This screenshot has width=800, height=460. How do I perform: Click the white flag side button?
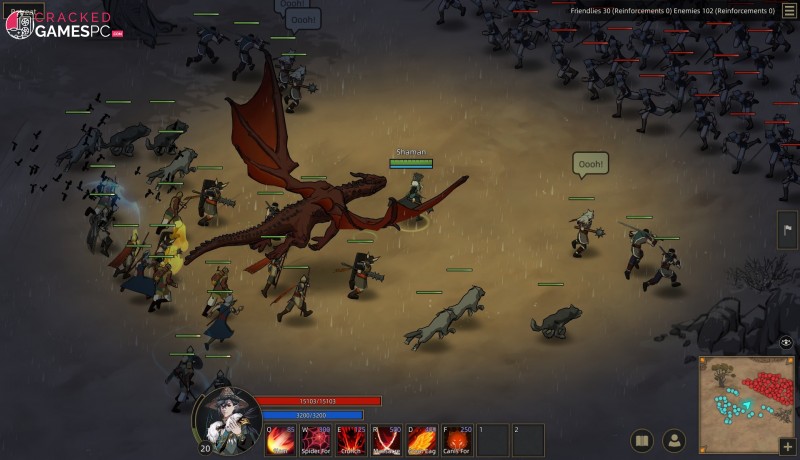point(788,229)
